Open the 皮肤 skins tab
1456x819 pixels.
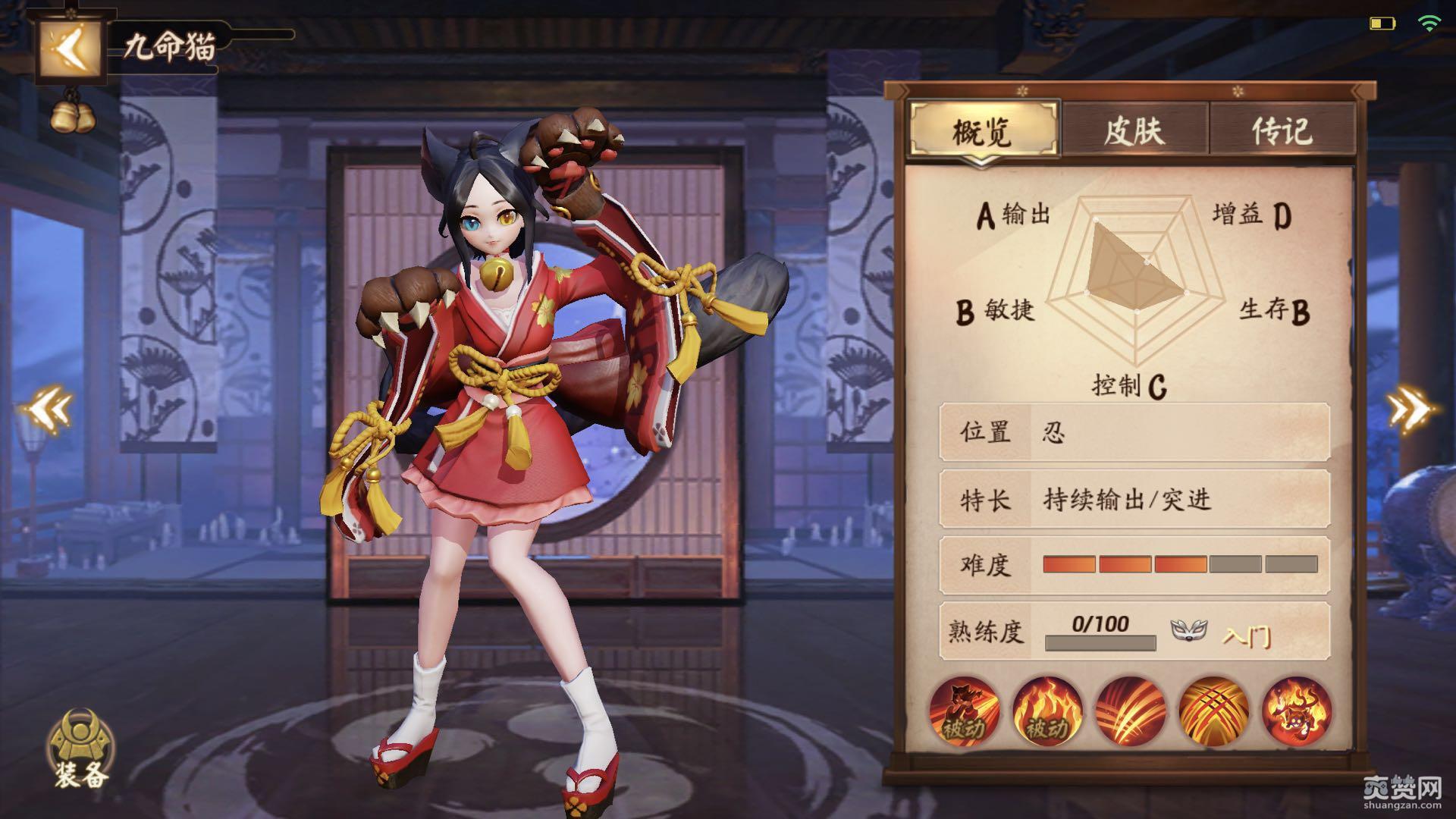(x=1134, y=130)
